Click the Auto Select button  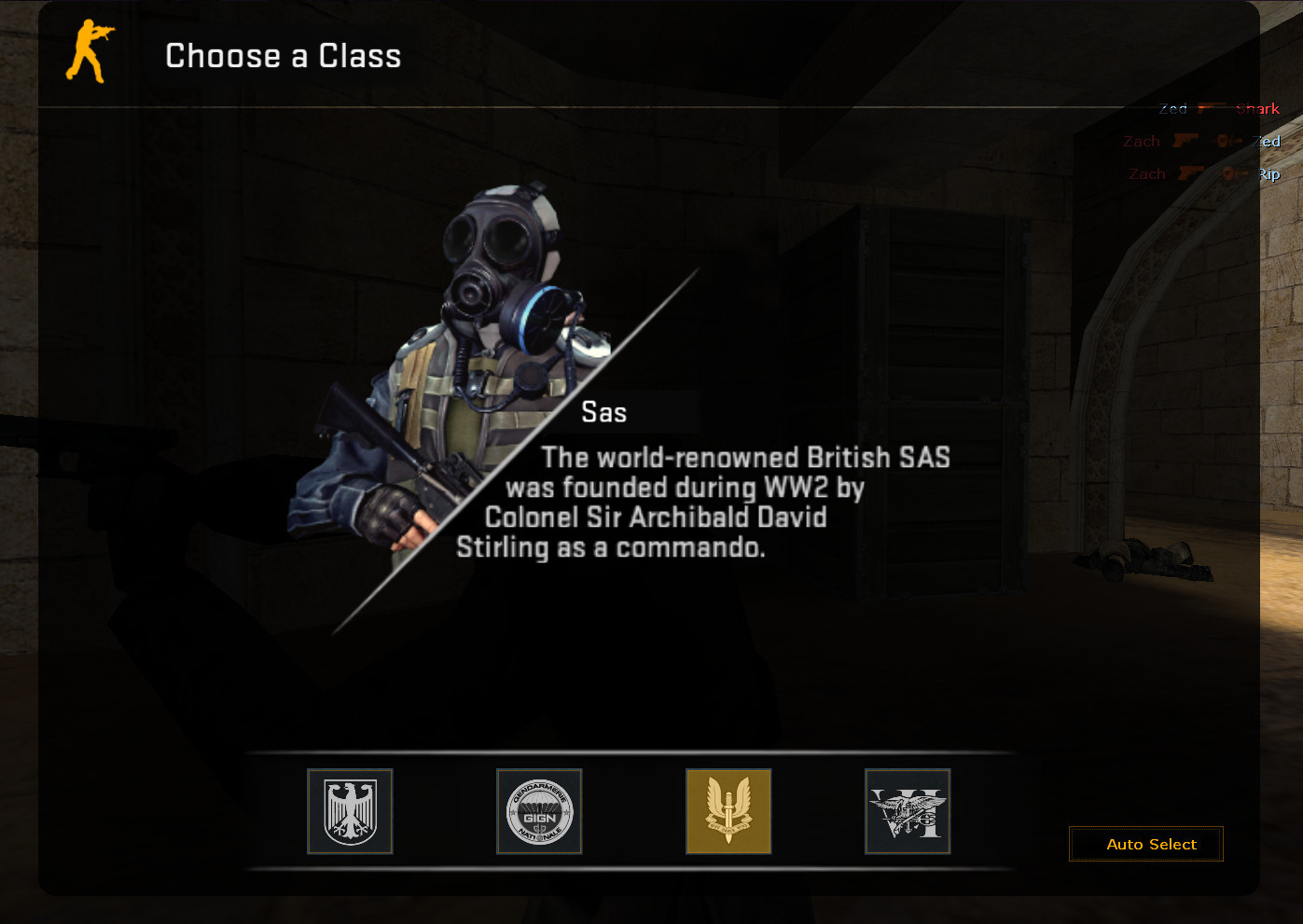tap(1145, 844)
